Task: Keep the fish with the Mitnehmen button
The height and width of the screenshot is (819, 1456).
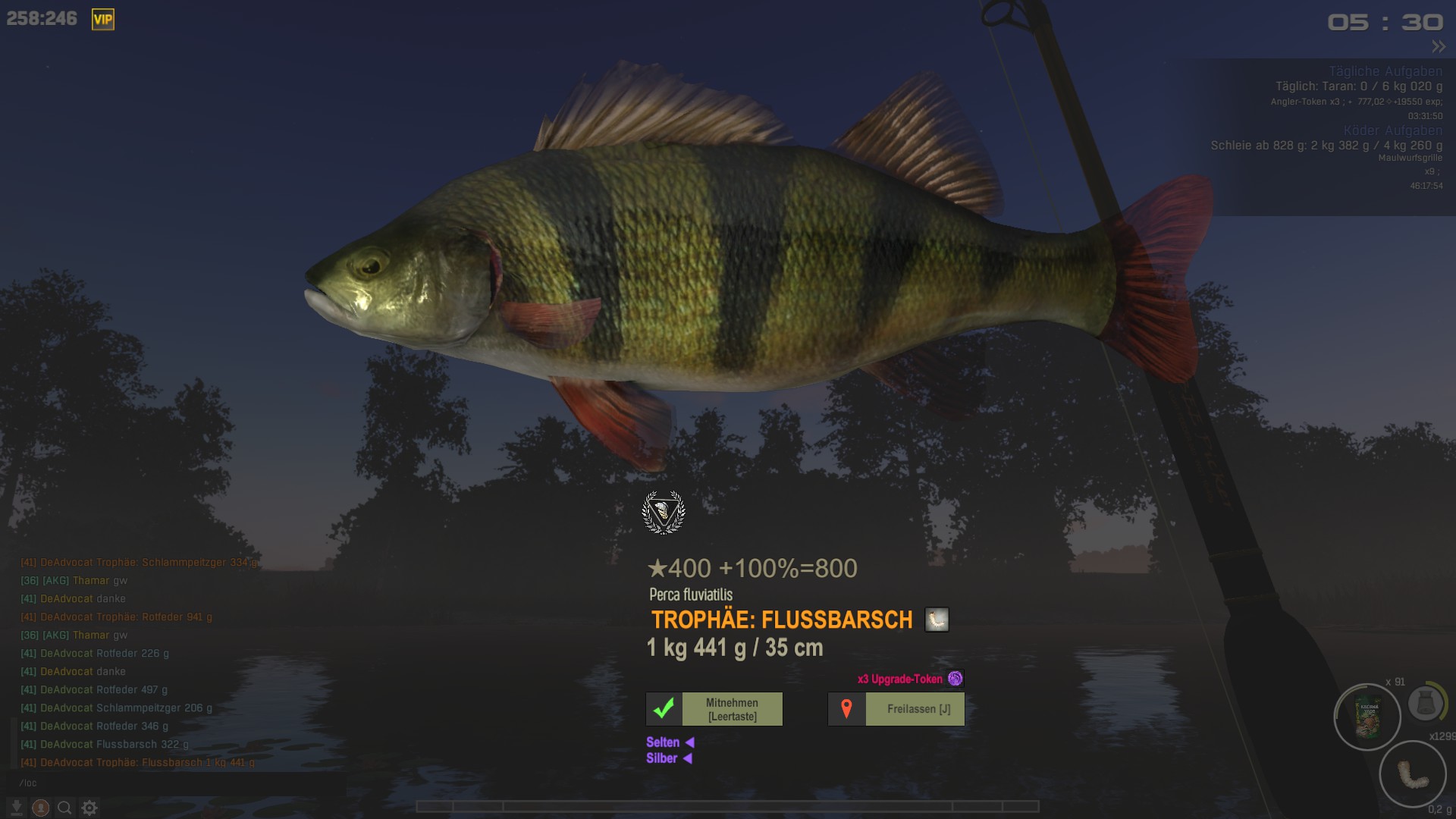Action: point(714,709)
